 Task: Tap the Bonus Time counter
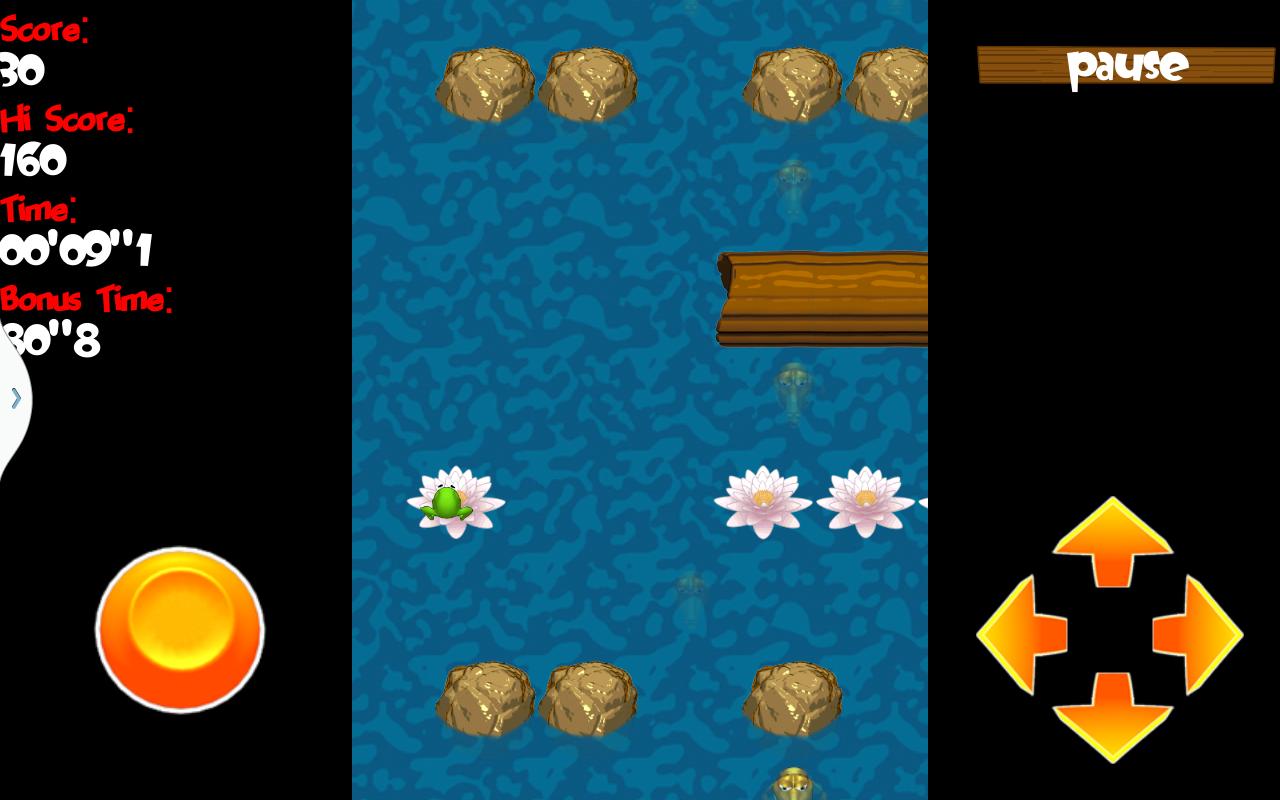click(48, 340)
